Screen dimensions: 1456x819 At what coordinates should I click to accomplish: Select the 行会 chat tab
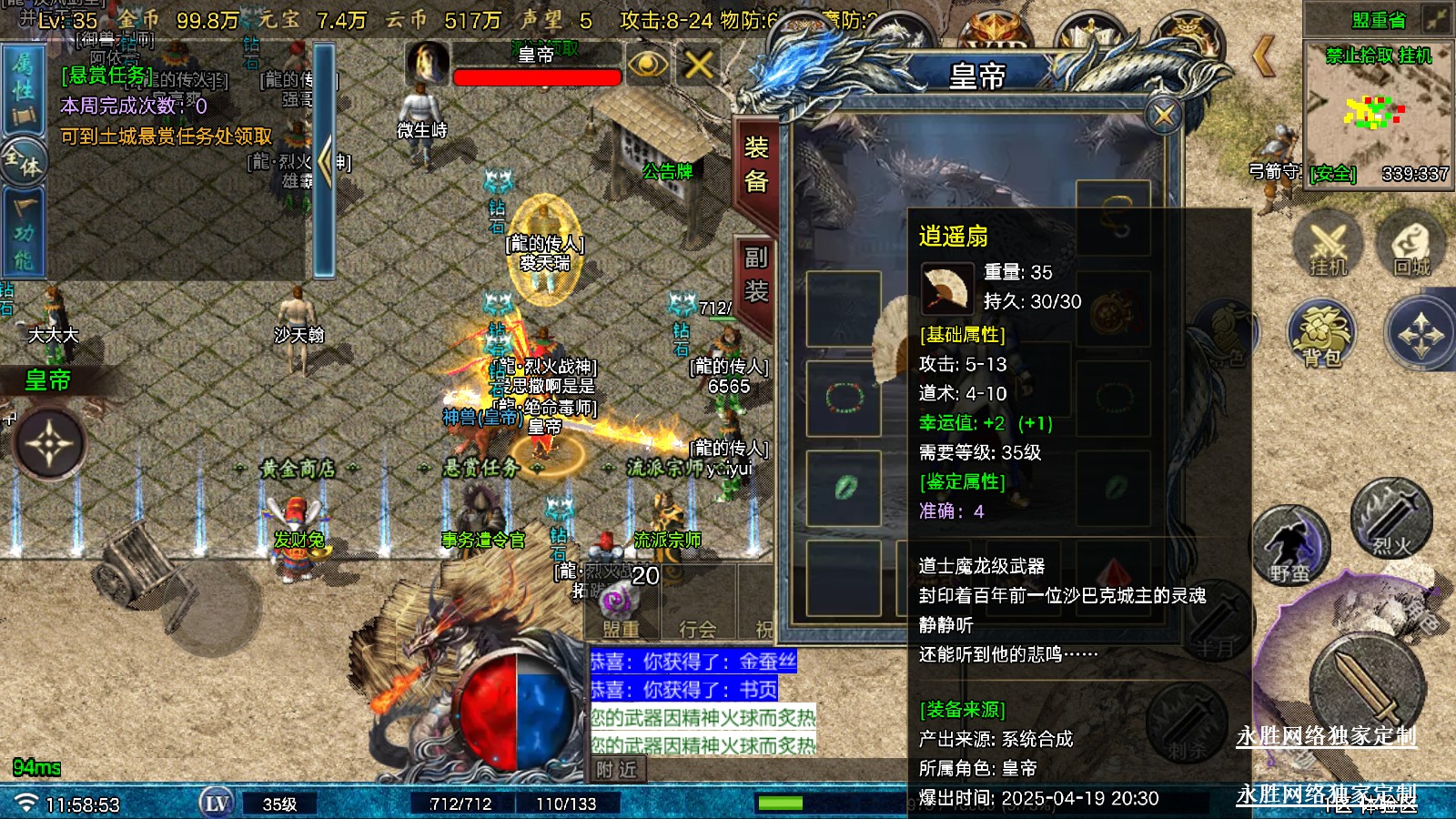click(697, 629)
